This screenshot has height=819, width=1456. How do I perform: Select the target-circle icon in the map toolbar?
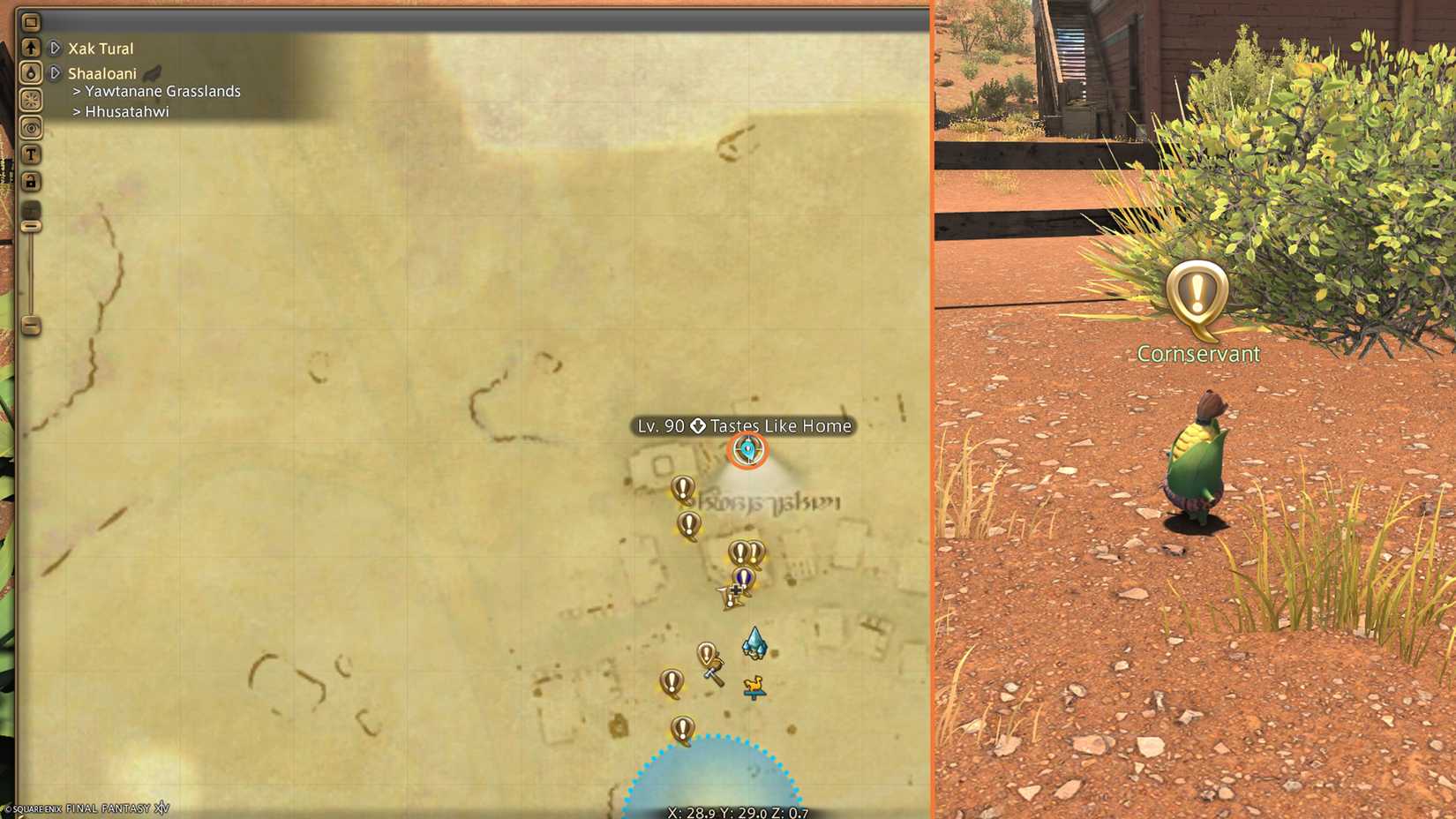[x=32, y=127]
